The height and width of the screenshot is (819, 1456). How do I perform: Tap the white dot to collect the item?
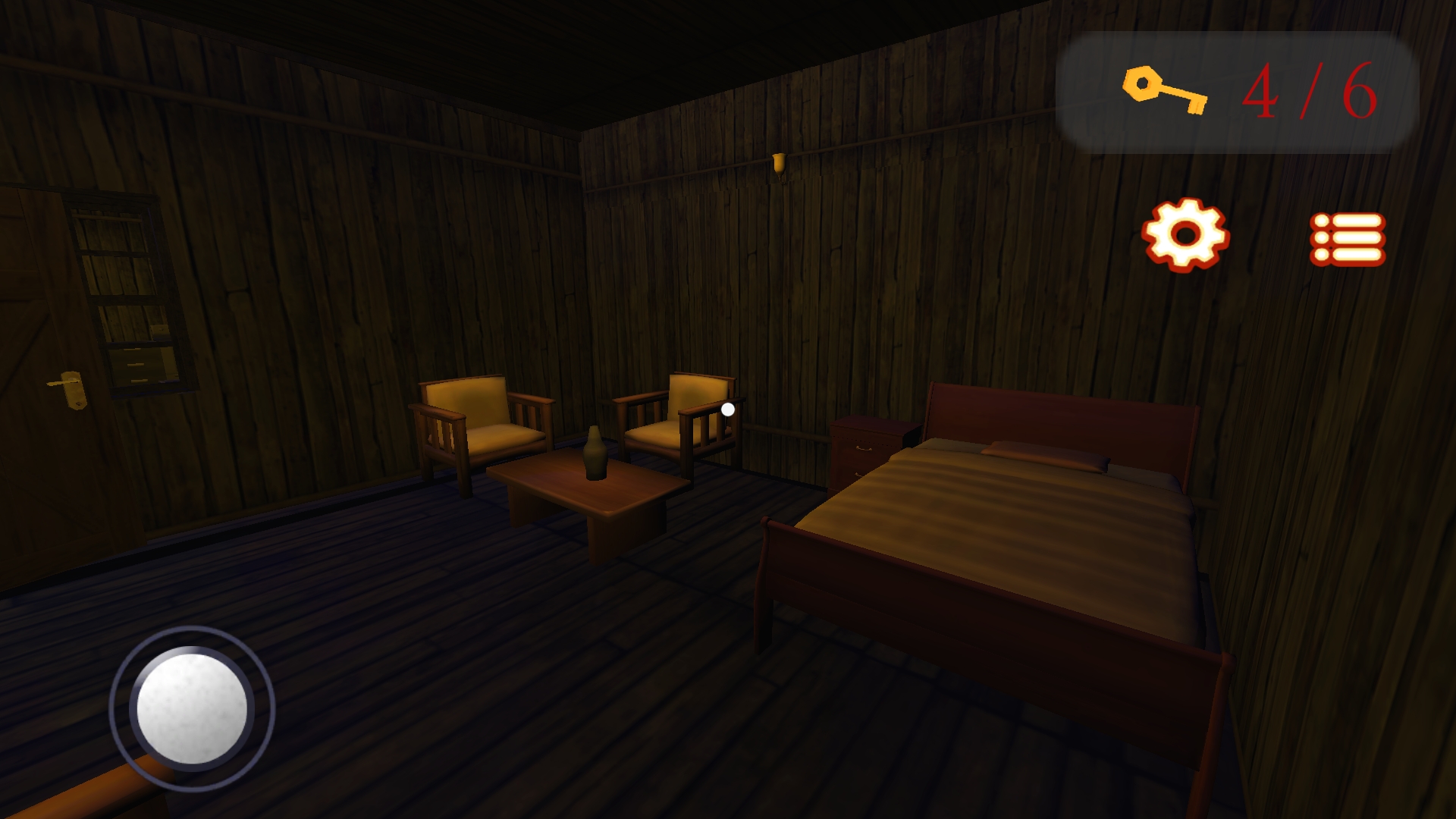[726, 410]
